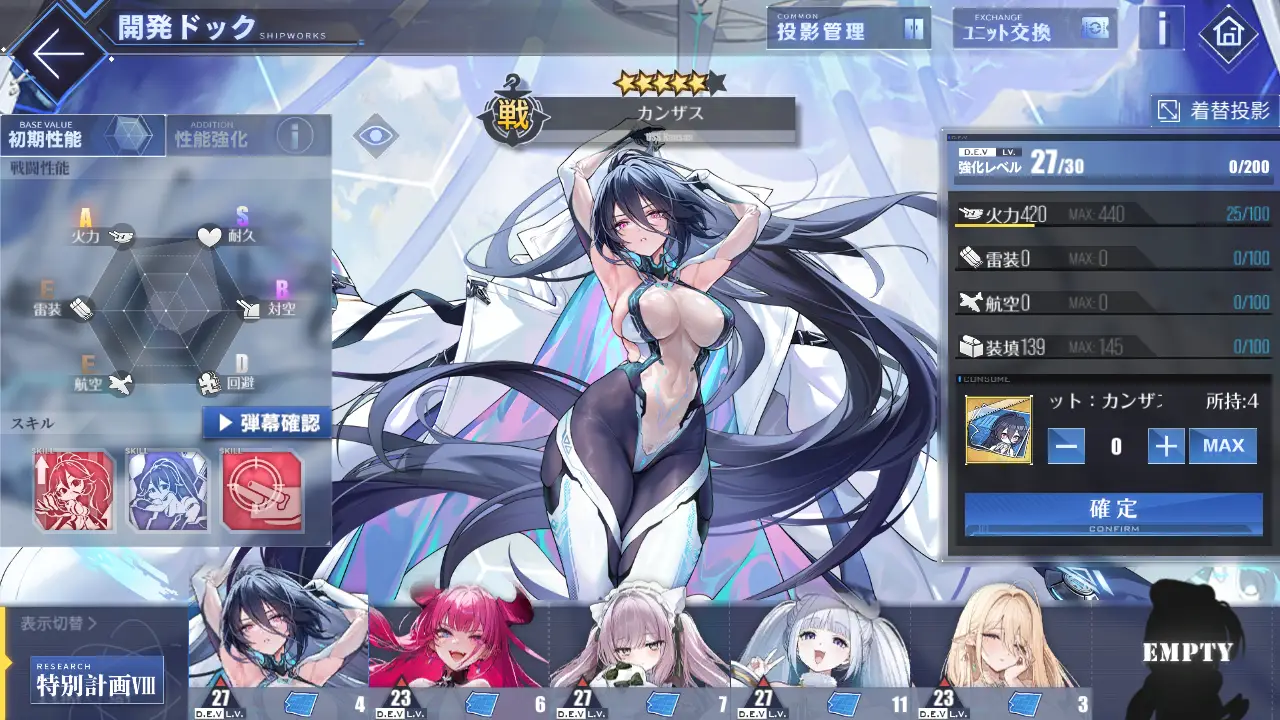Increase blueprint amount with plus button
The image size is (1280, 720).
(x=1165, y=446)
